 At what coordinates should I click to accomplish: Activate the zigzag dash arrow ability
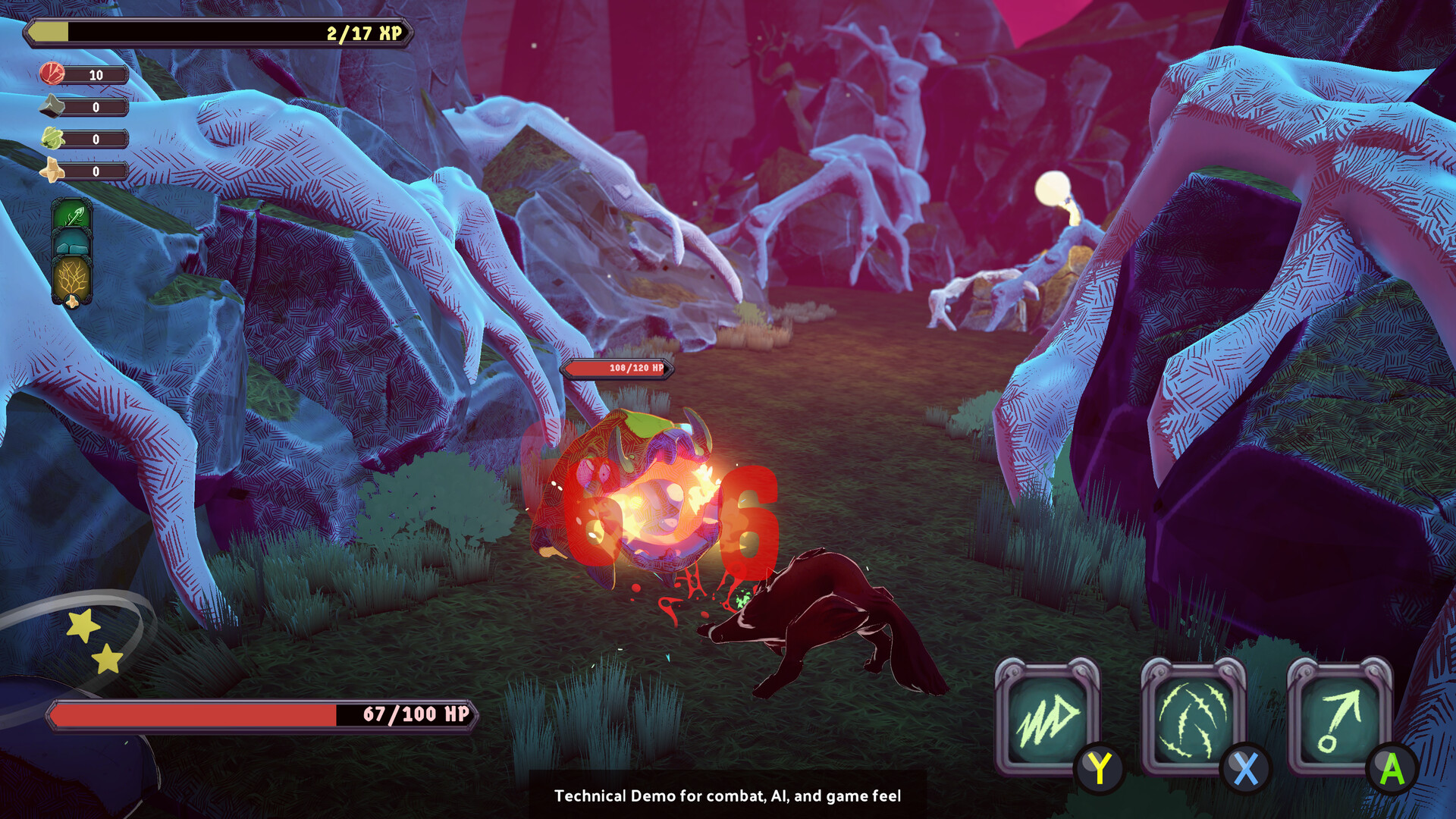tap(1046, 717)
